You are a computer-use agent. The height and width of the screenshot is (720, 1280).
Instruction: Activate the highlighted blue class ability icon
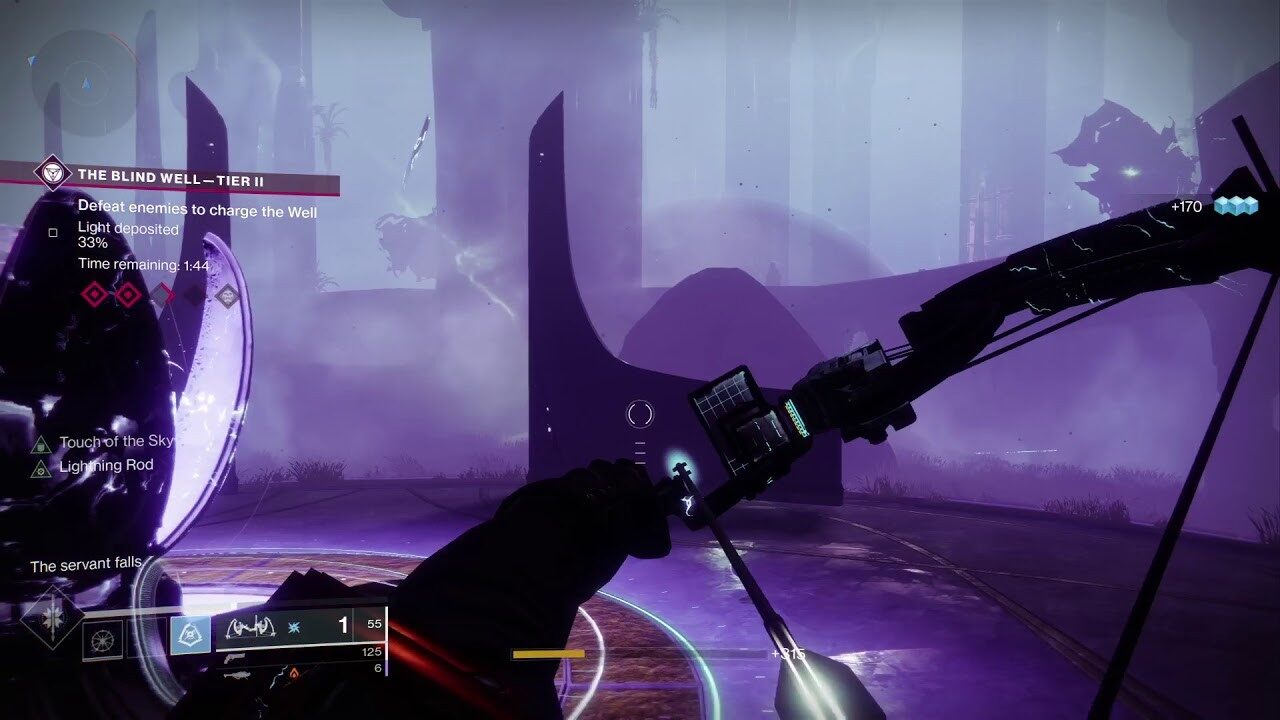[190, 635]
